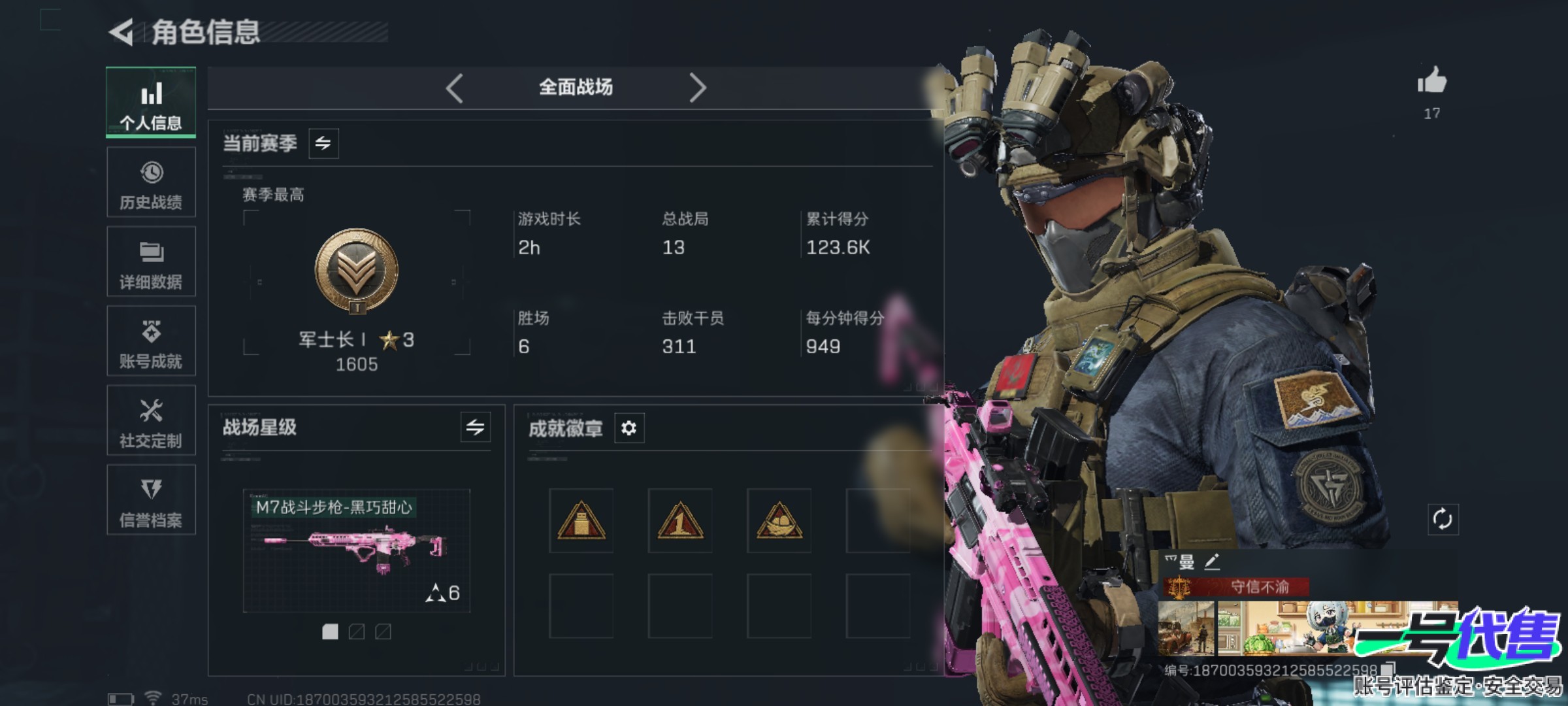Select the 社交定制 tab

pos(151,421)
